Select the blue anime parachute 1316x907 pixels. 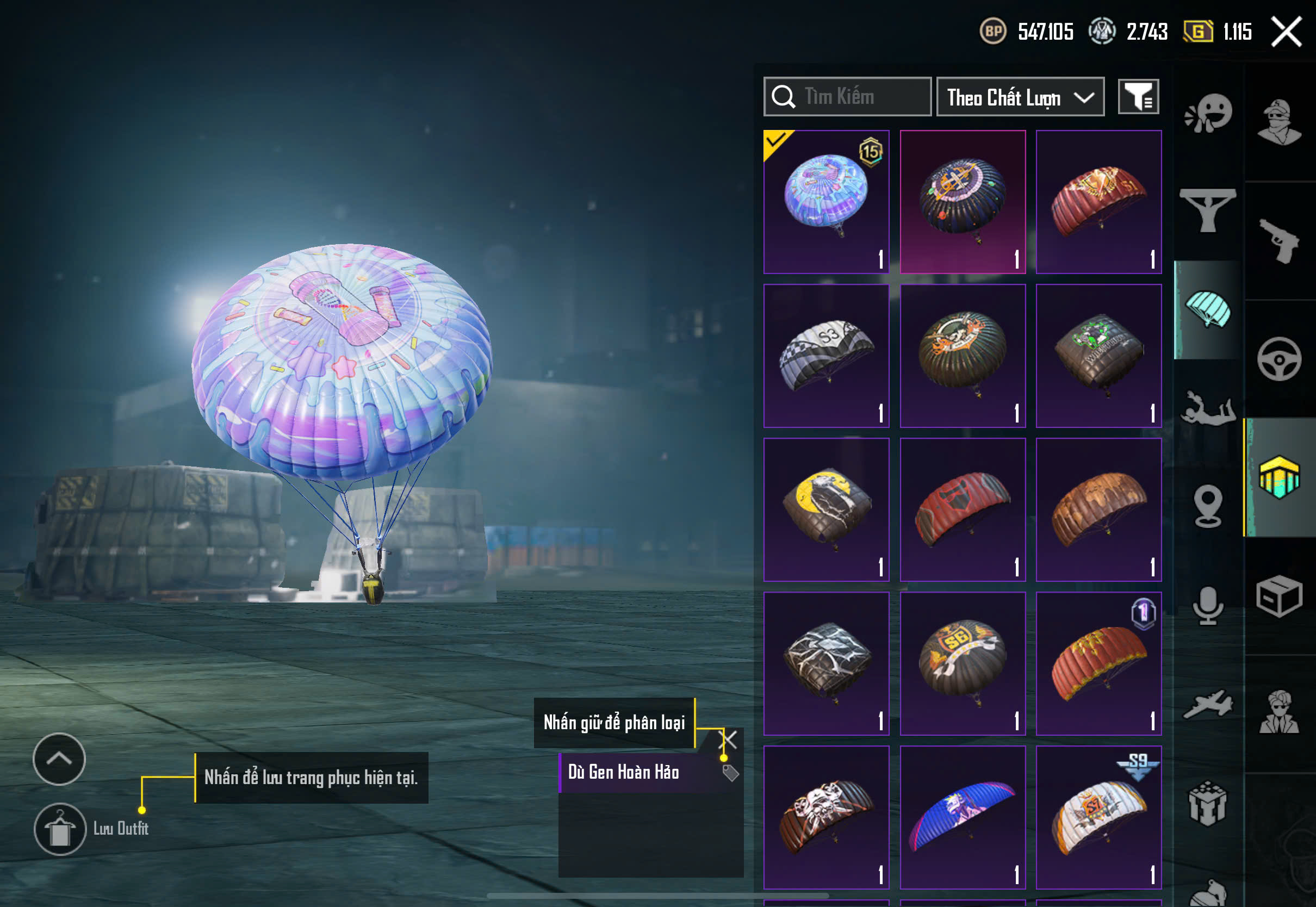[963, 817]
